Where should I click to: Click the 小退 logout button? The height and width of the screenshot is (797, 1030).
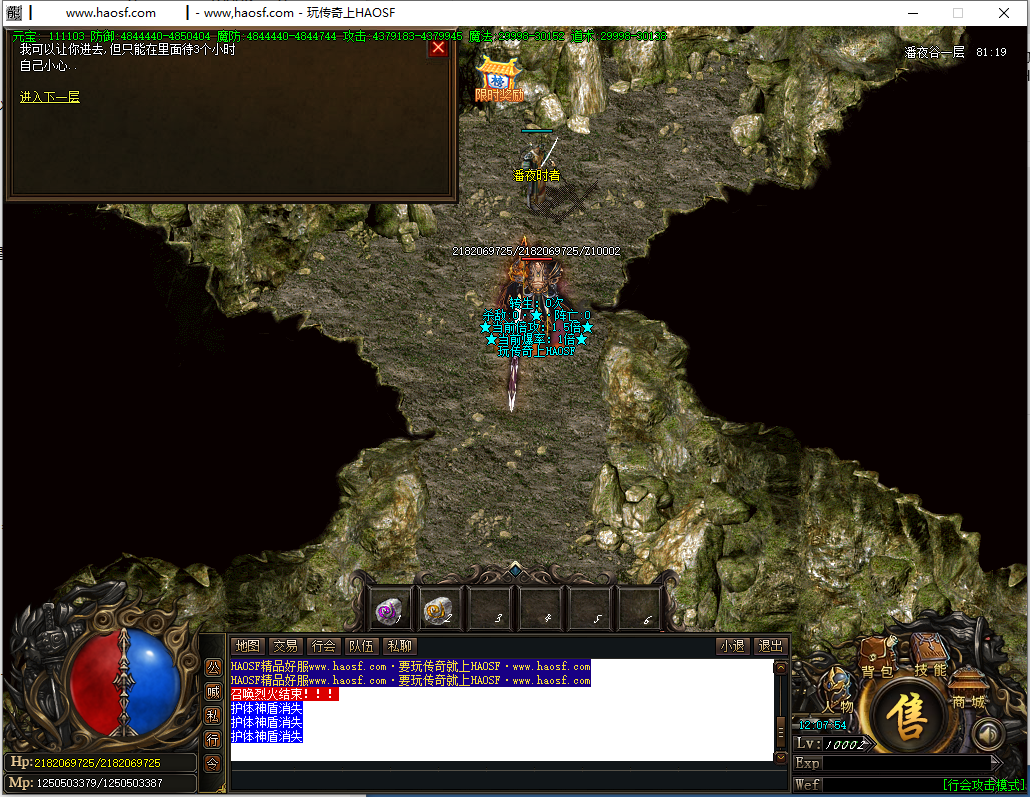(732, 646)
